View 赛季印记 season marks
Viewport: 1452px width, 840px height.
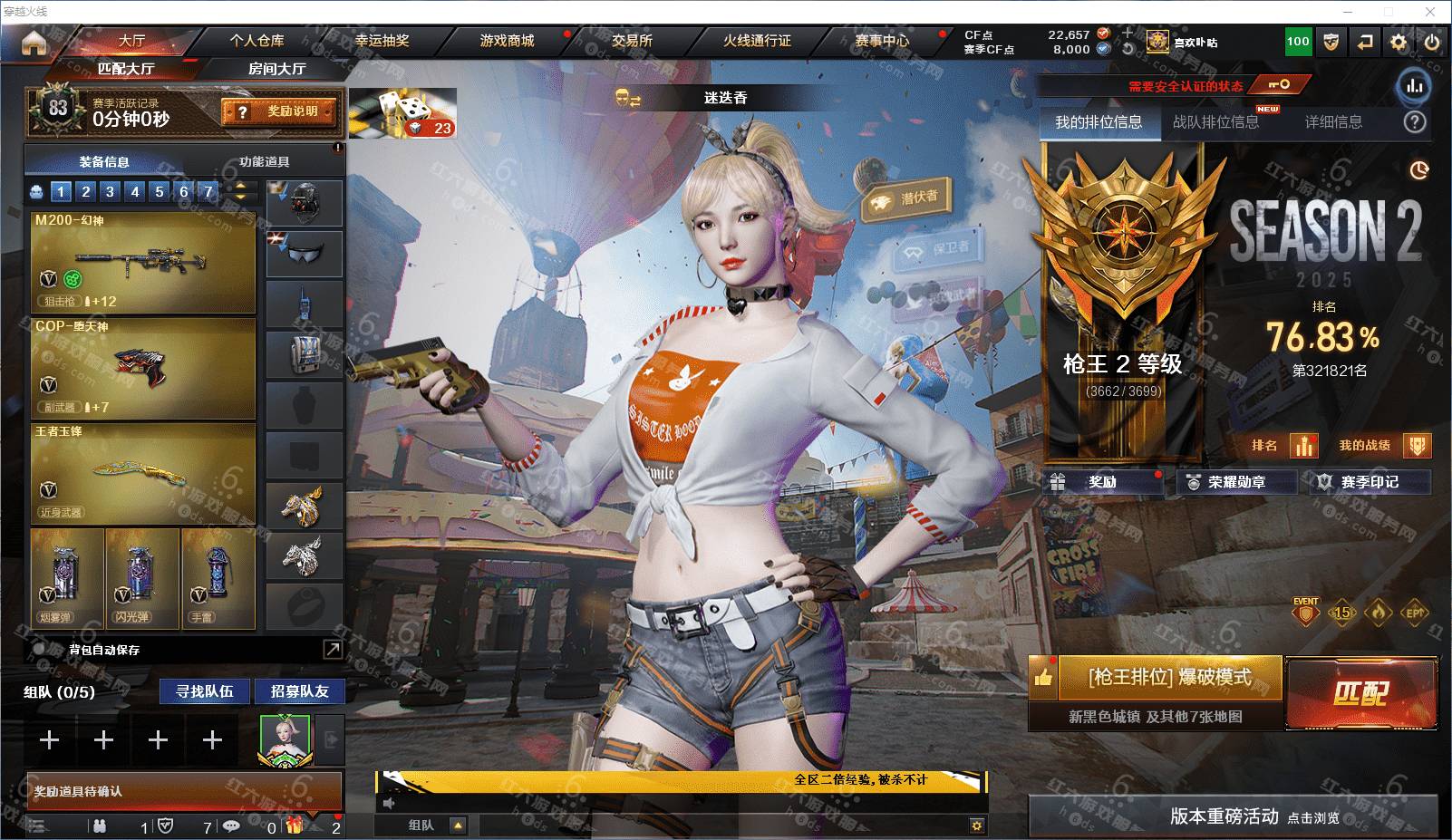[x=1370, y=482]
